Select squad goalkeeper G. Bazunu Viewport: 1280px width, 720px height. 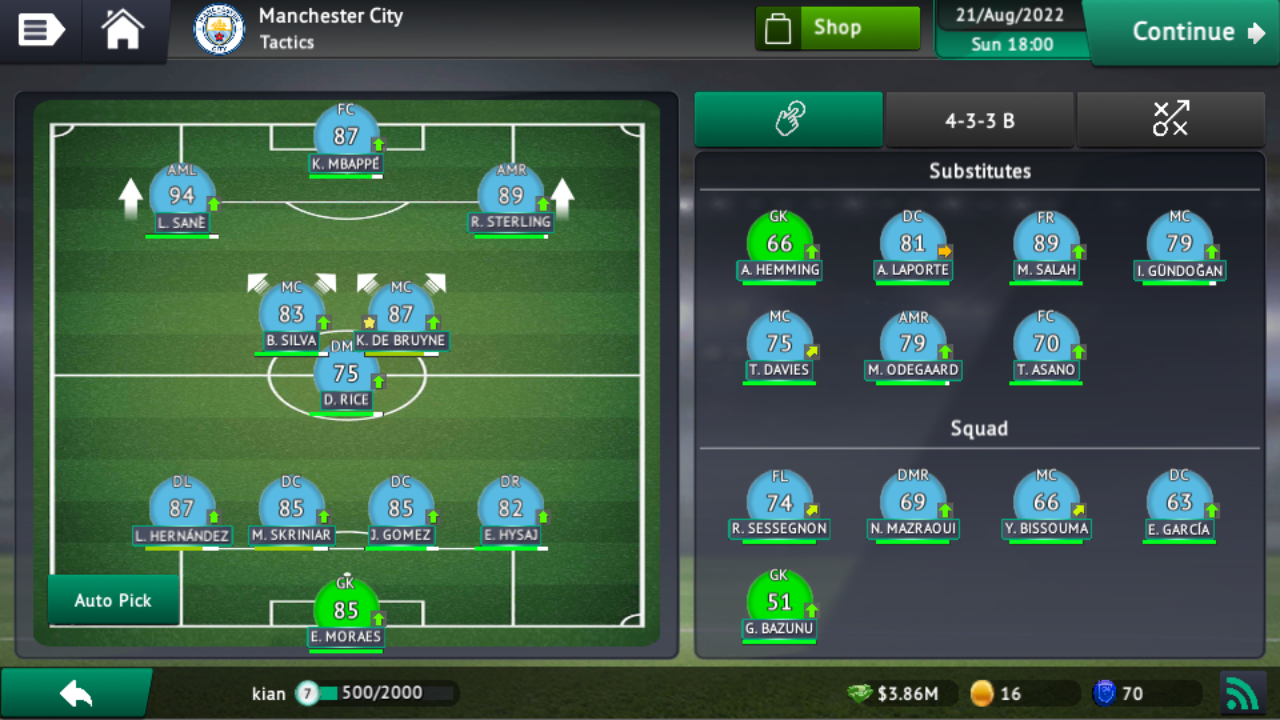coord(779,600)
